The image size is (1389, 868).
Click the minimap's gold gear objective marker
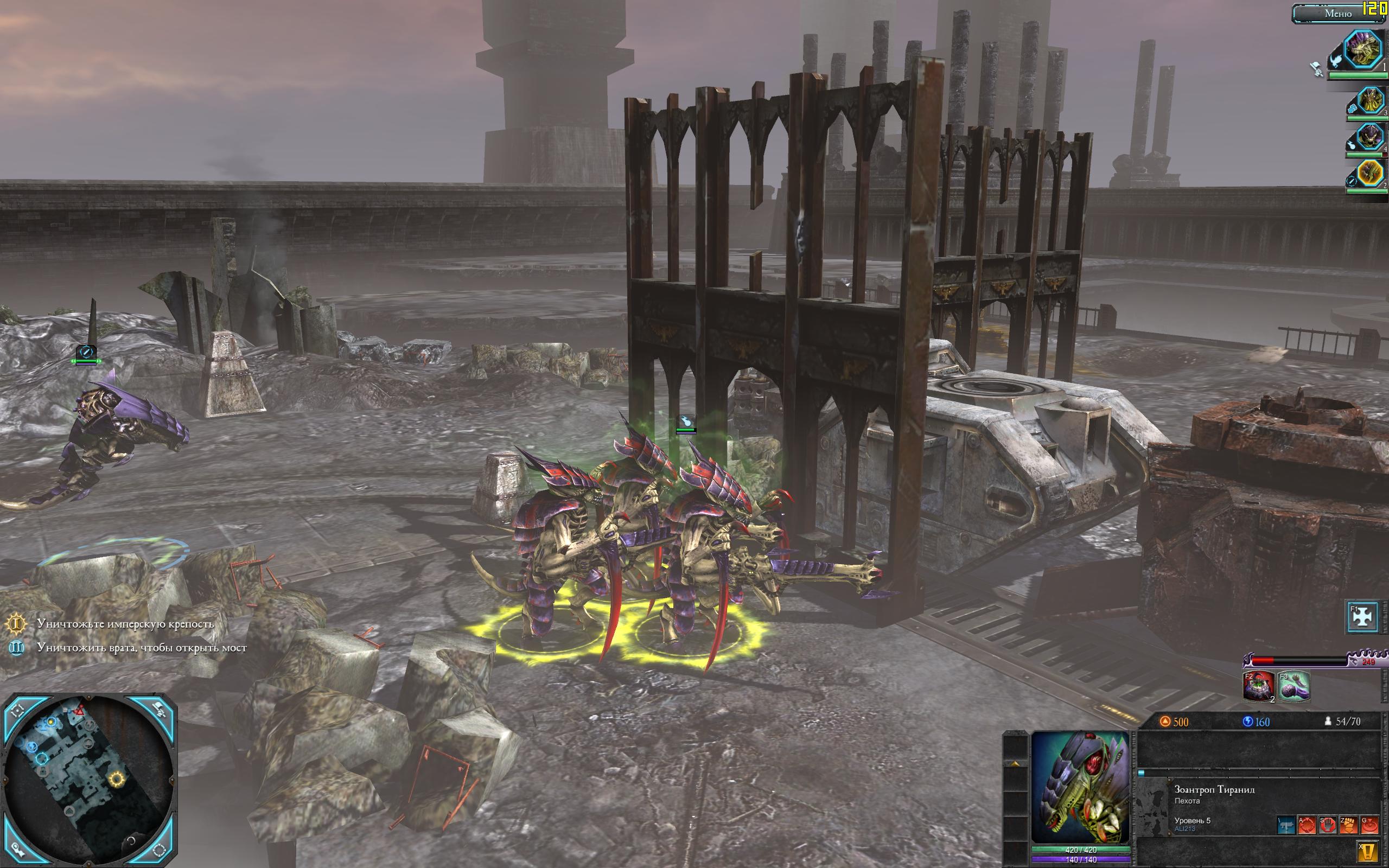click(117, 779)
